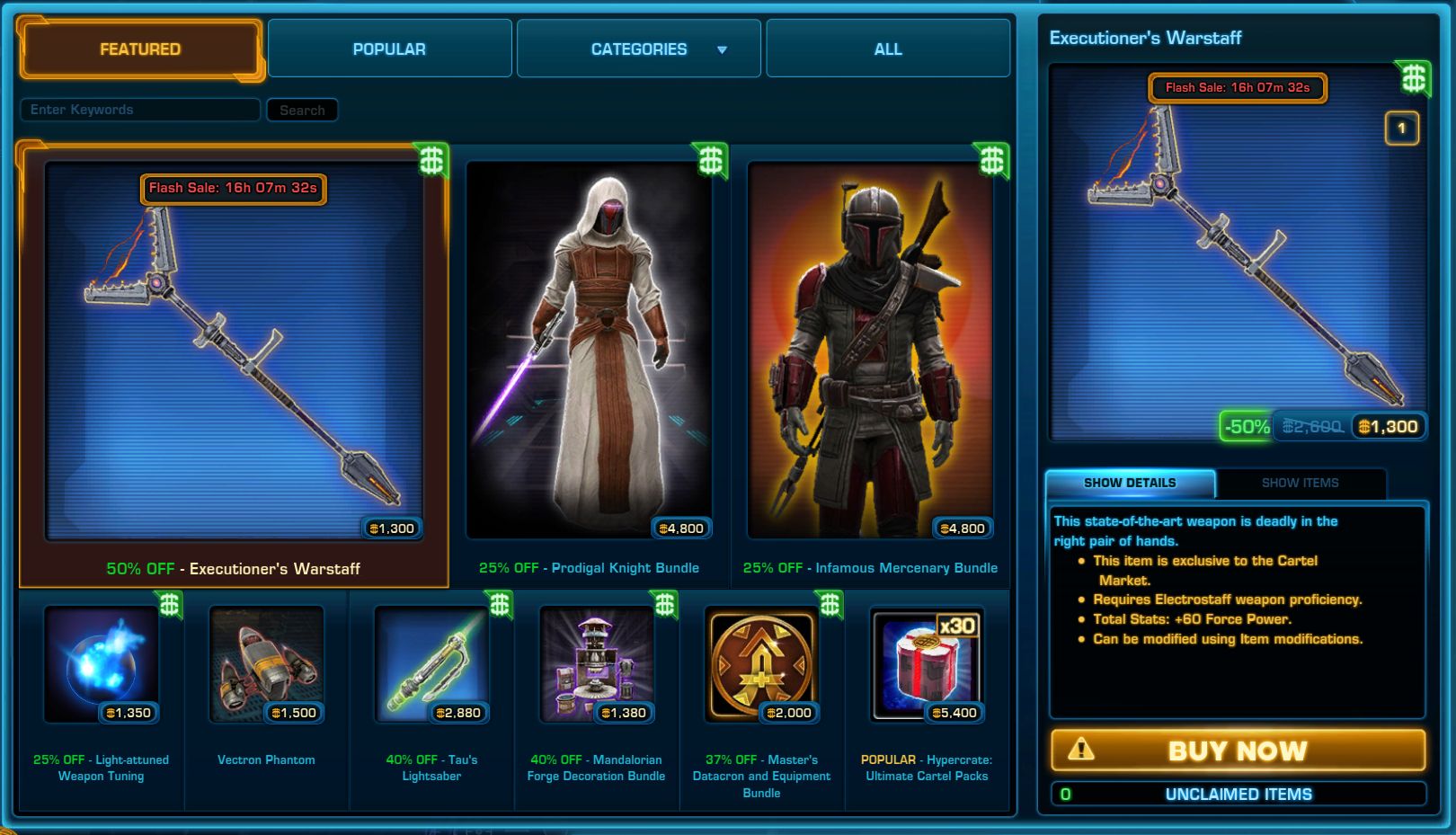Open the Show Items tab

(1300, 484)
